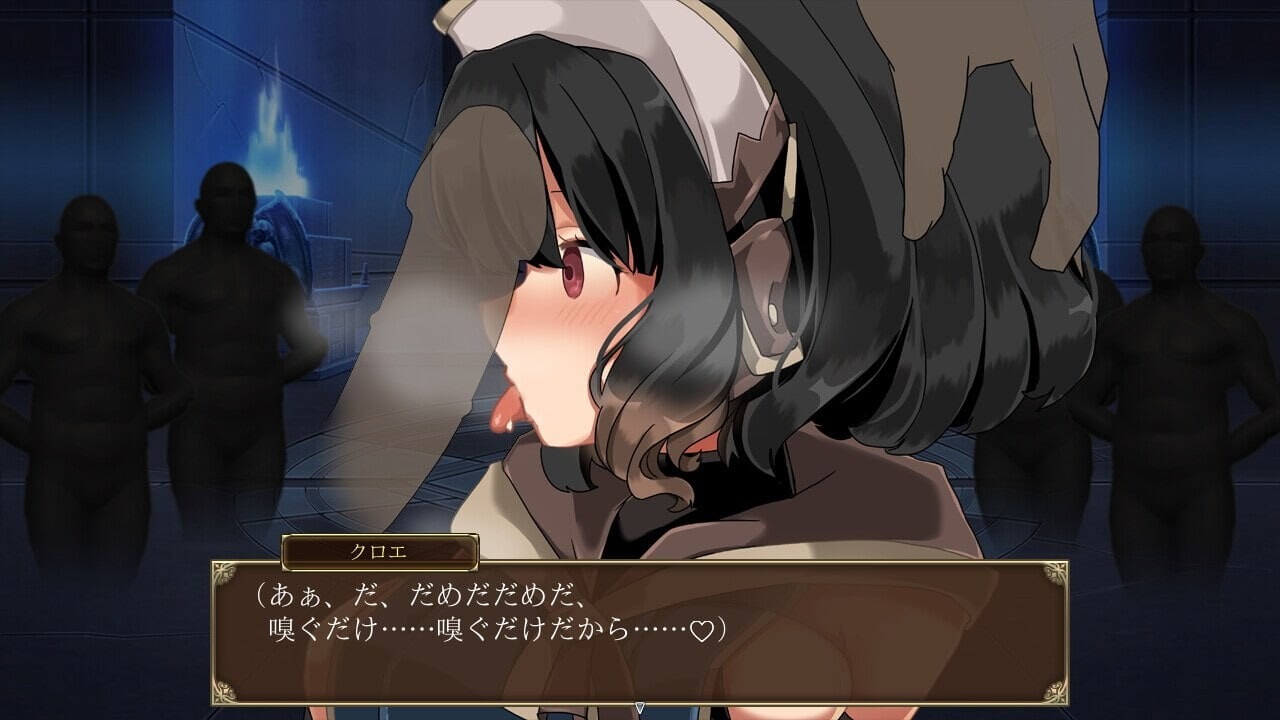Viewport: 1280px width, 720px height.
Task: Advance the dialogue by clicking the text box
Action: pos(639,632)
